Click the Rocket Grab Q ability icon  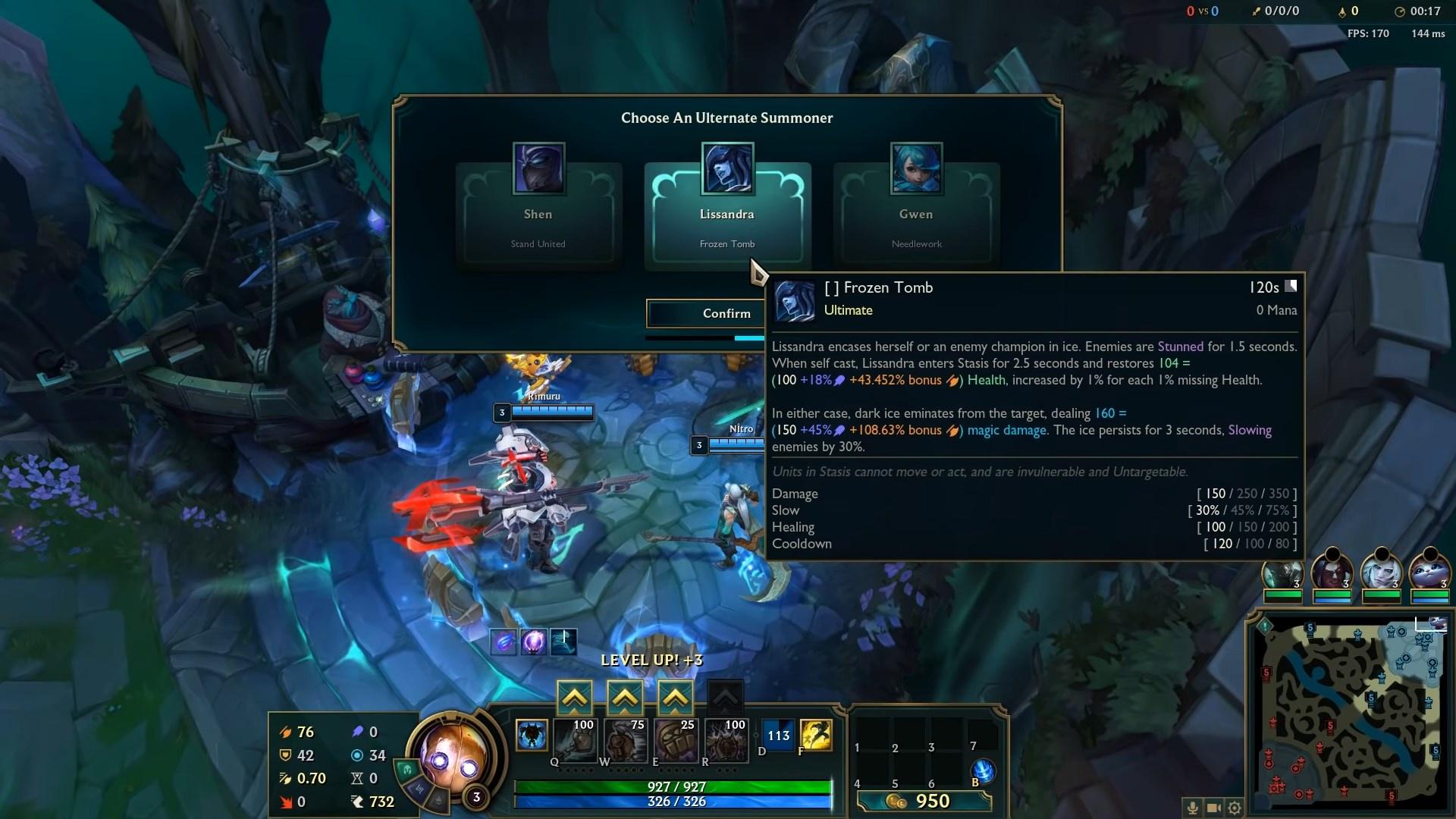point(575,741)
